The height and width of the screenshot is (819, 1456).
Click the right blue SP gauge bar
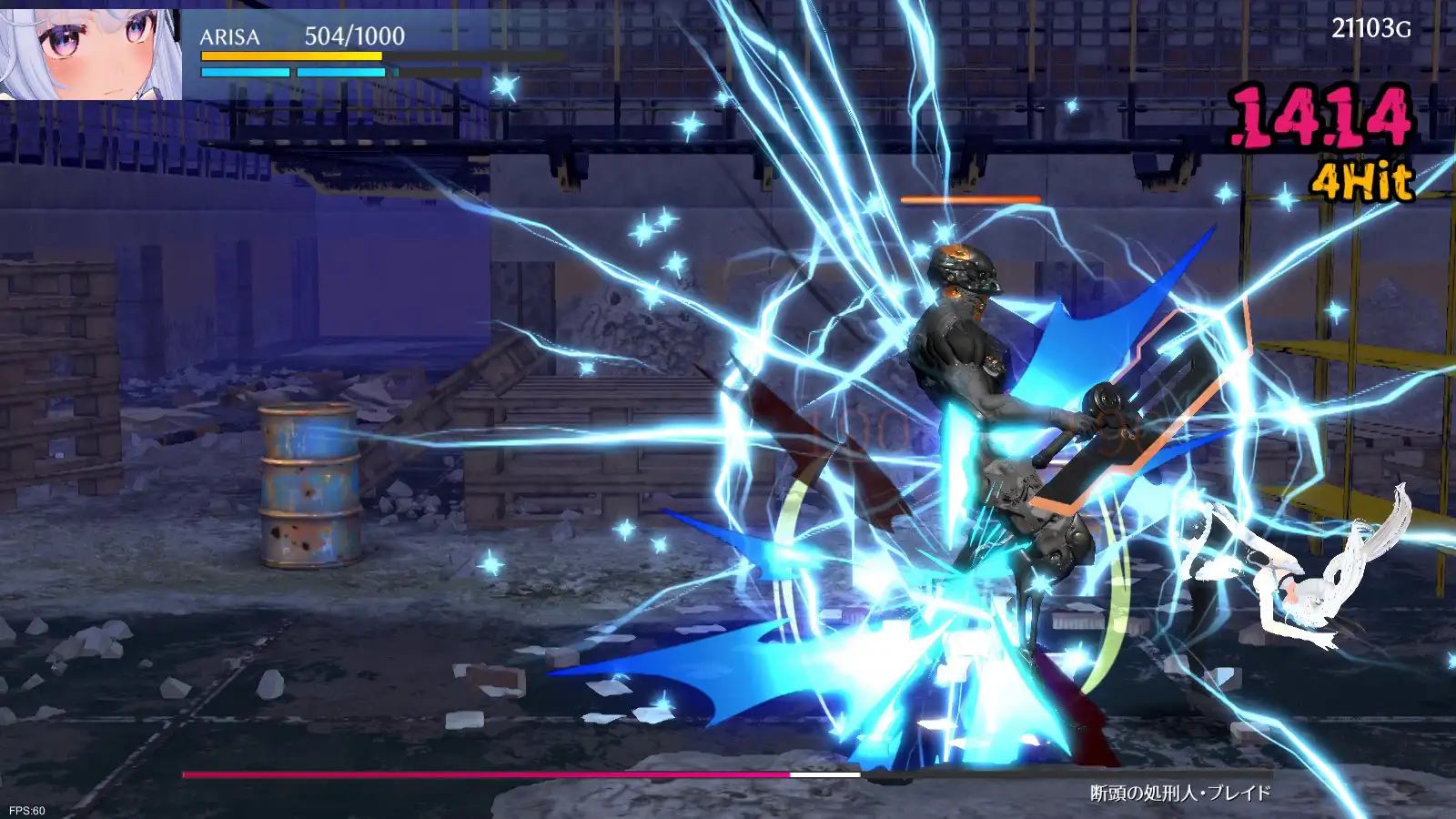tap(341, 72)
